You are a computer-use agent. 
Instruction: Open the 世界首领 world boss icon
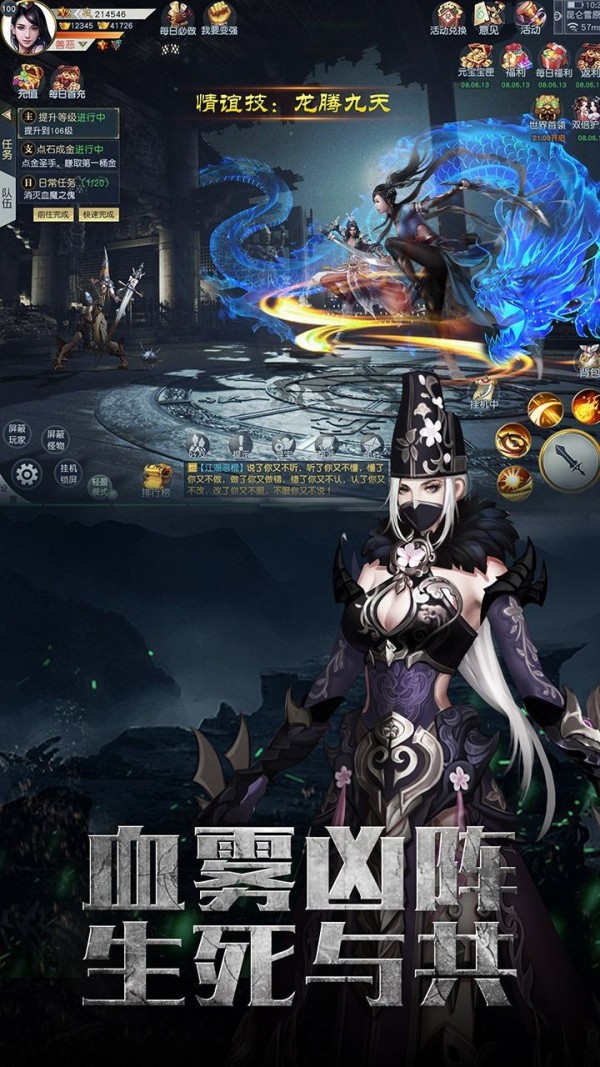[547, 111]
